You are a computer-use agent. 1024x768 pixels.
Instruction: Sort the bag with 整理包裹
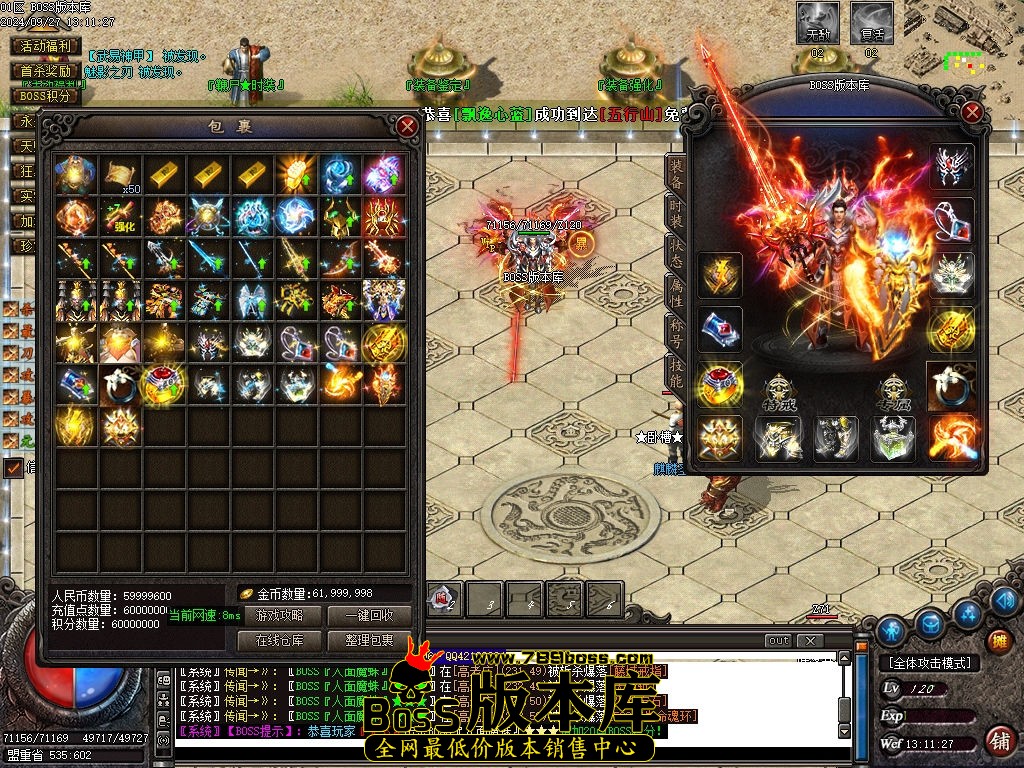pyautogui.click(x=368, y=640)
